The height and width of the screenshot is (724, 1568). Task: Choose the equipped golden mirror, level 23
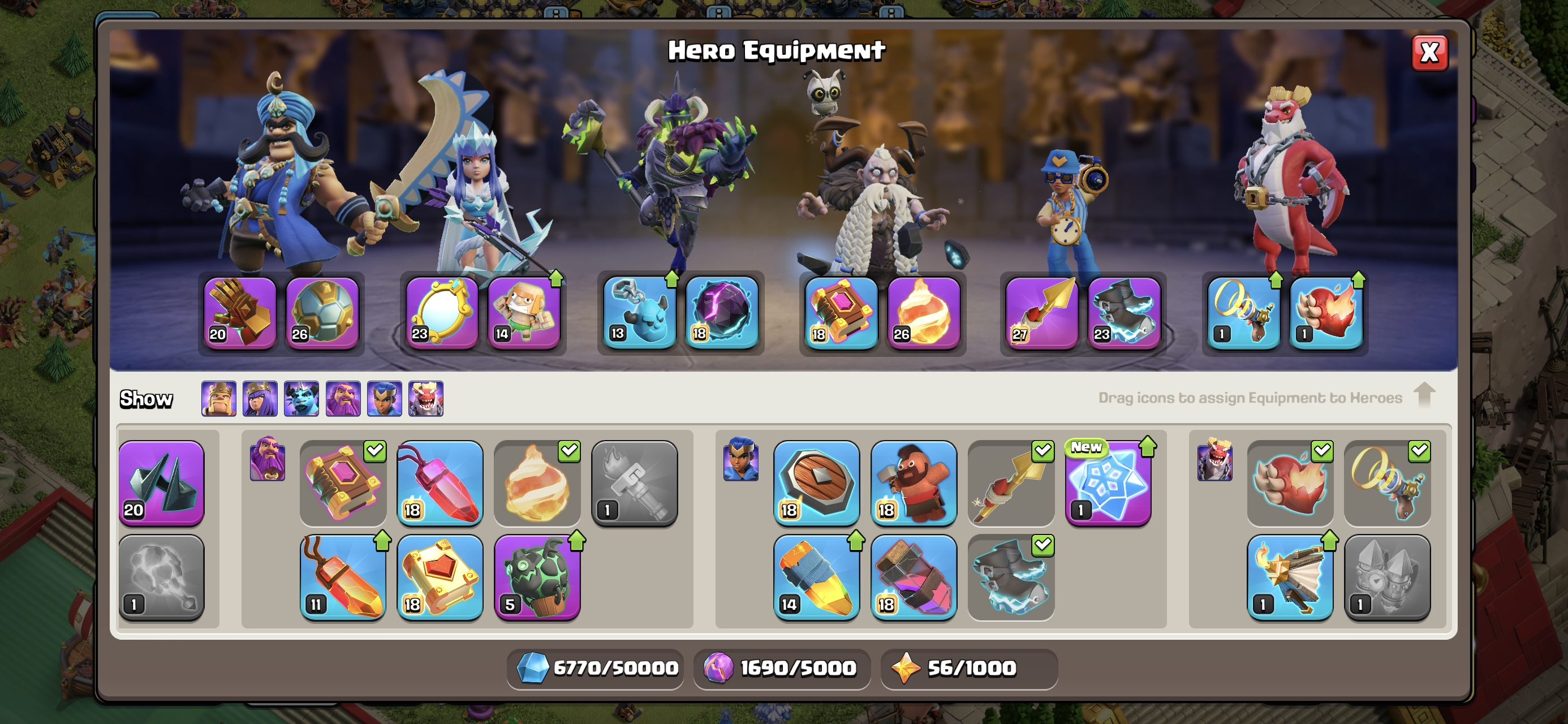[441, 313]
